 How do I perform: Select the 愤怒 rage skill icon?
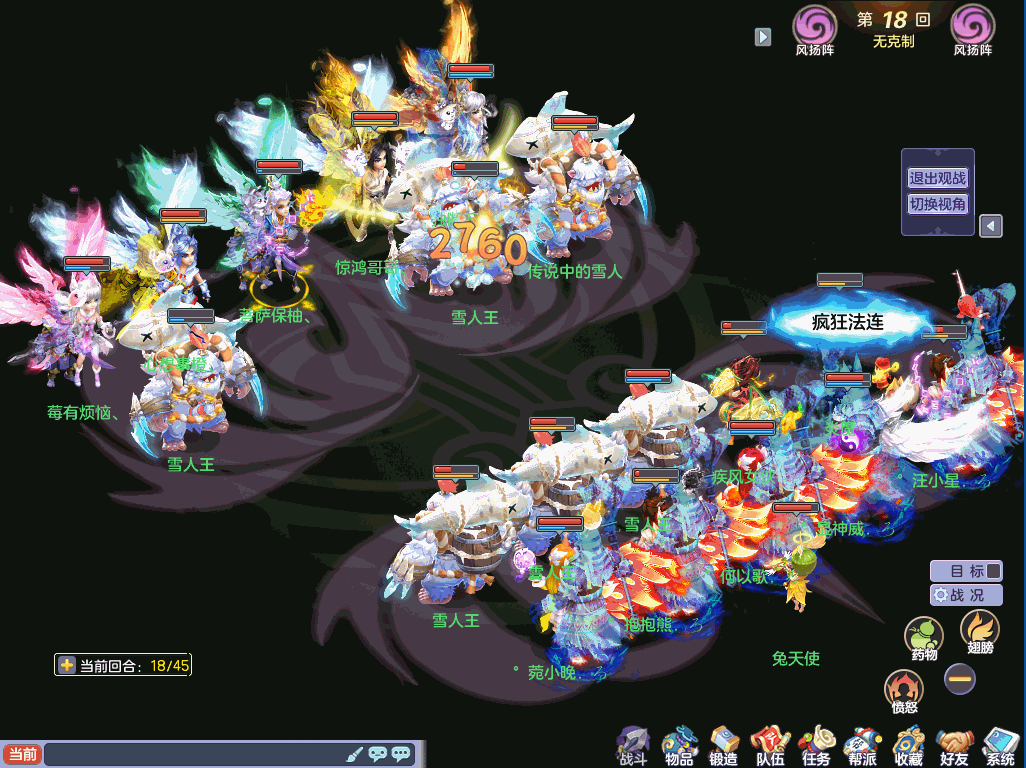(x=904, y=691)
